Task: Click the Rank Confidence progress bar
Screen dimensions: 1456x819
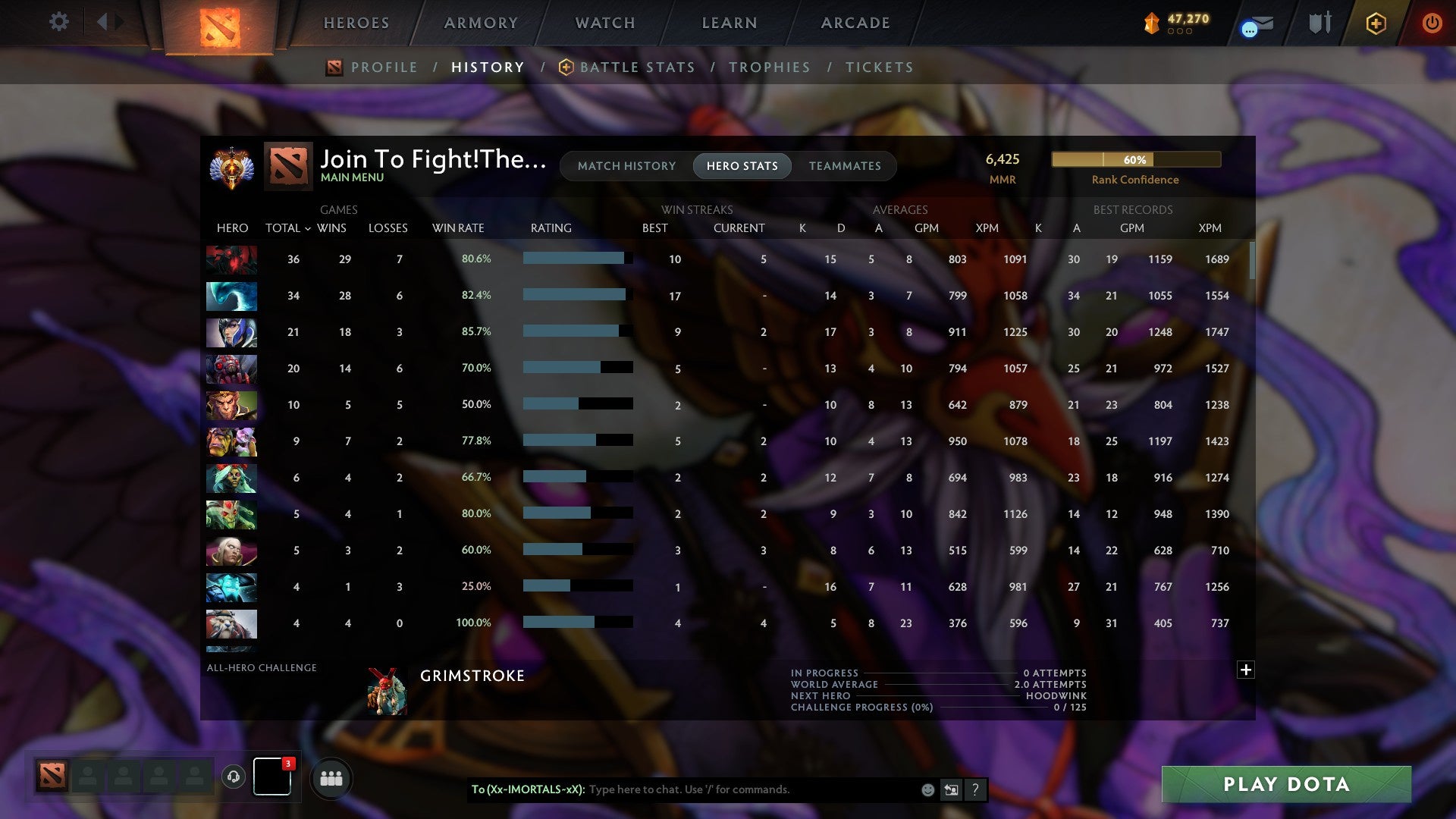Action: pos(1135,160)
